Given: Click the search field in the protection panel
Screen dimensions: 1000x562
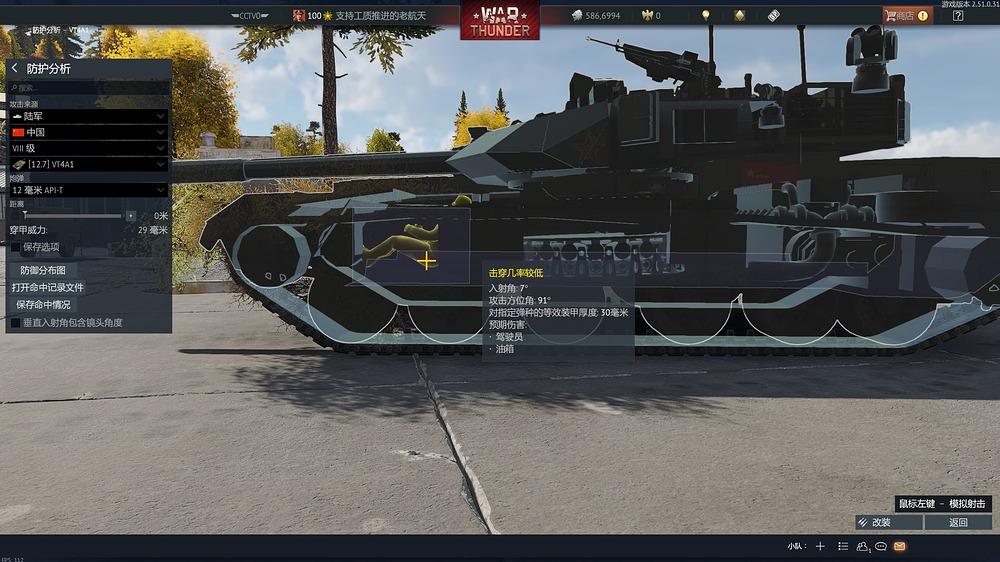Looking at the screenshot, I should pyautogui.click(x=90, y=88).
